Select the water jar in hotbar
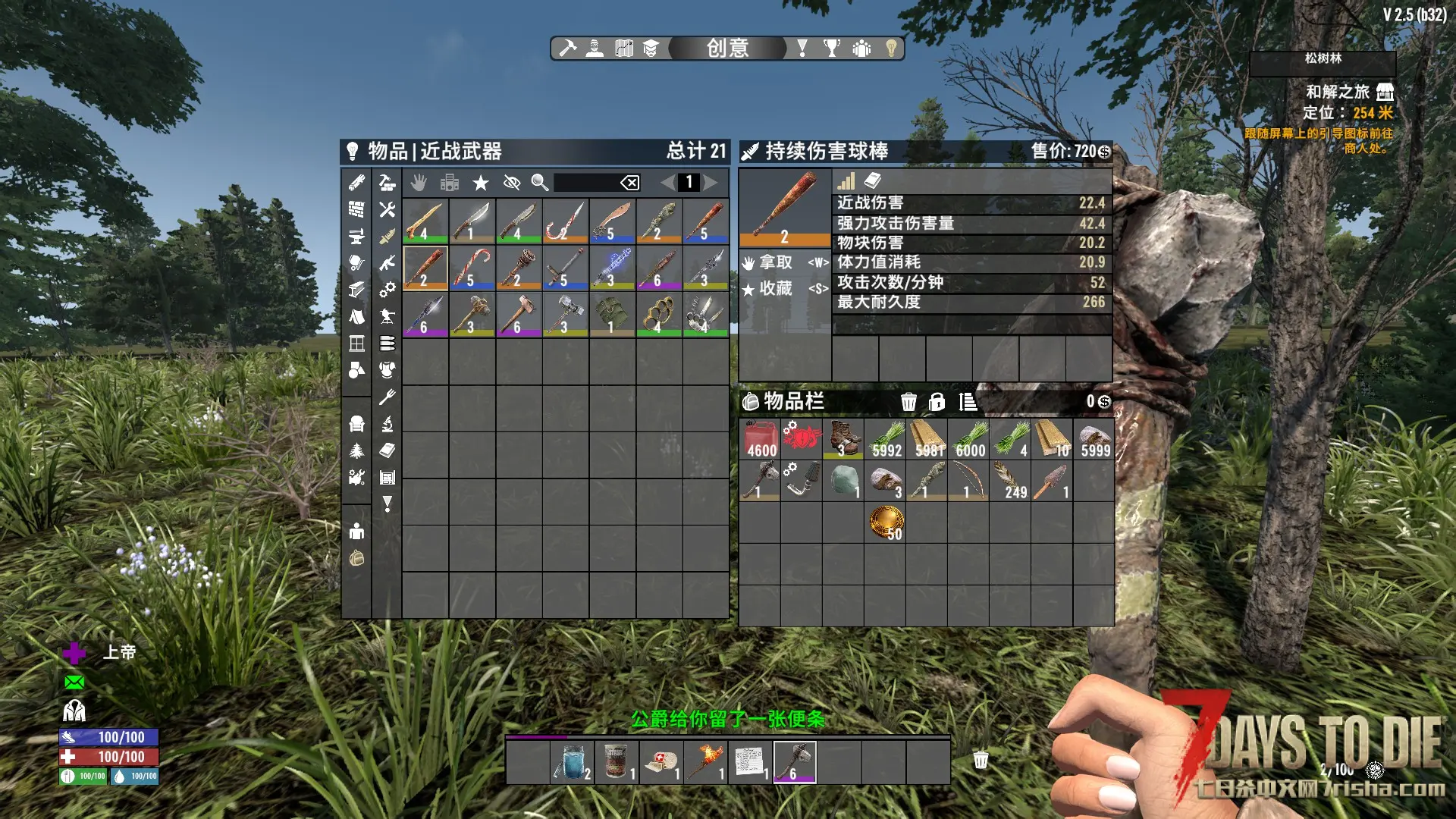The height and width of the screenshot is (819, 1456). coord(573,761)
